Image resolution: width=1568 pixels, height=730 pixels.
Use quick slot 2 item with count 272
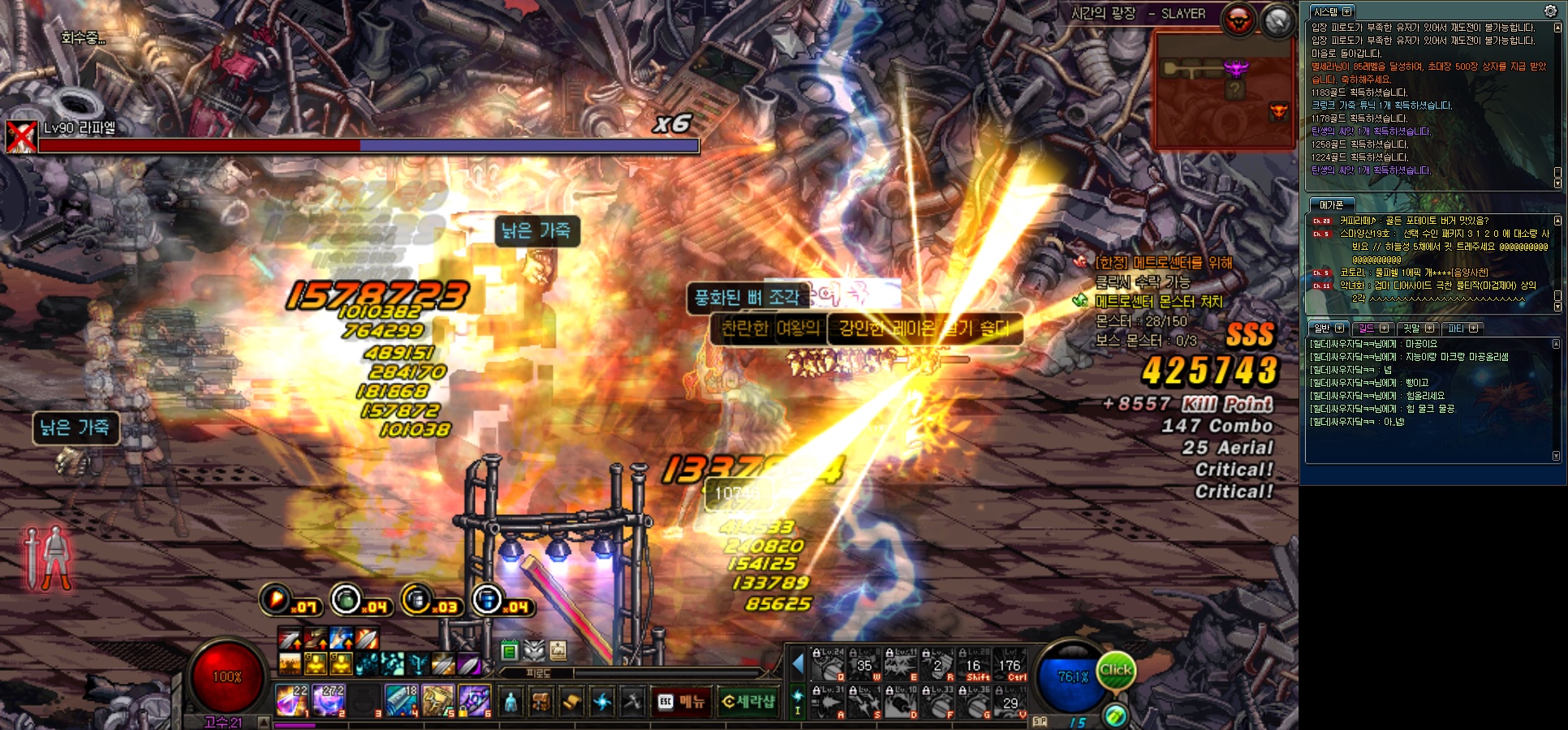[x=329, y=701]
